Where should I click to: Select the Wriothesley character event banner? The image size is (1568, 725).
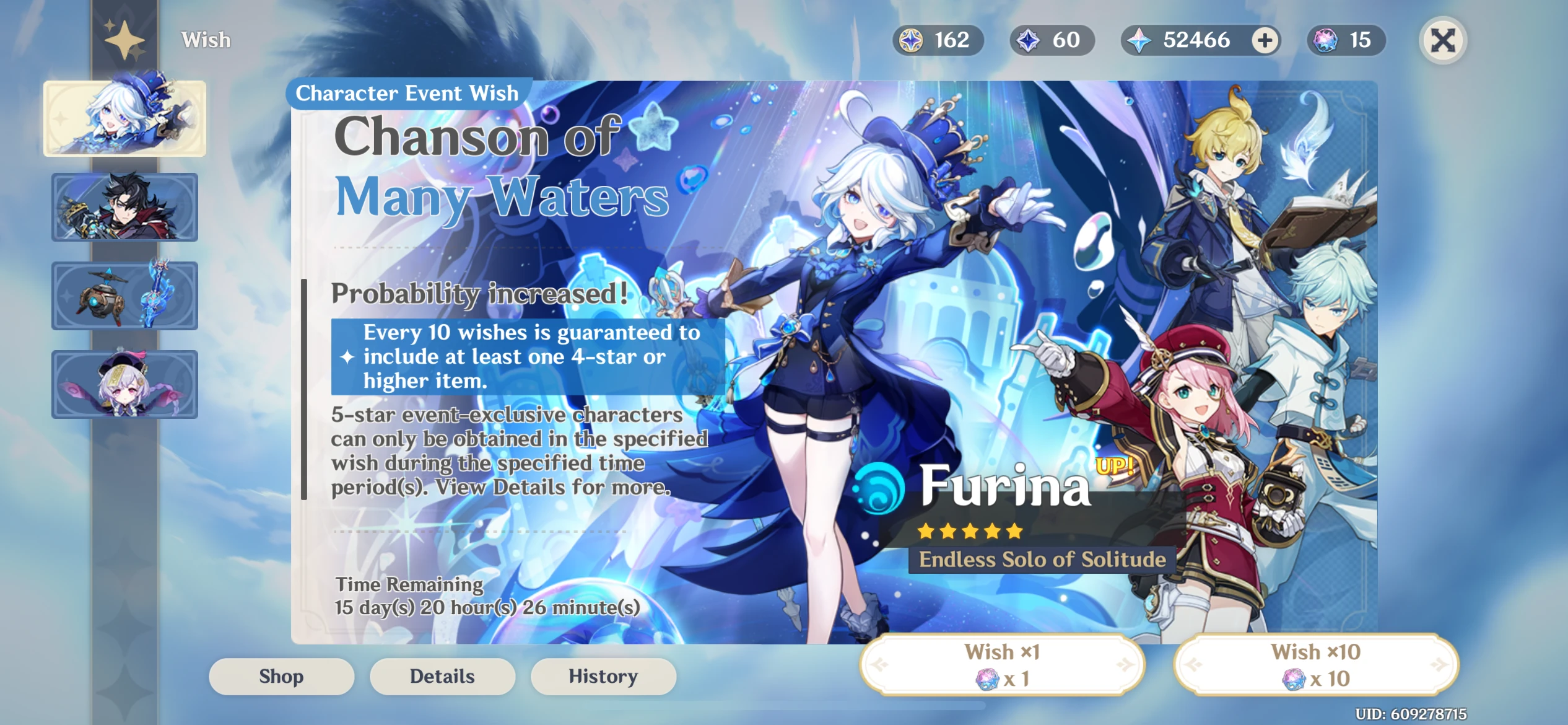coord(124,206)
